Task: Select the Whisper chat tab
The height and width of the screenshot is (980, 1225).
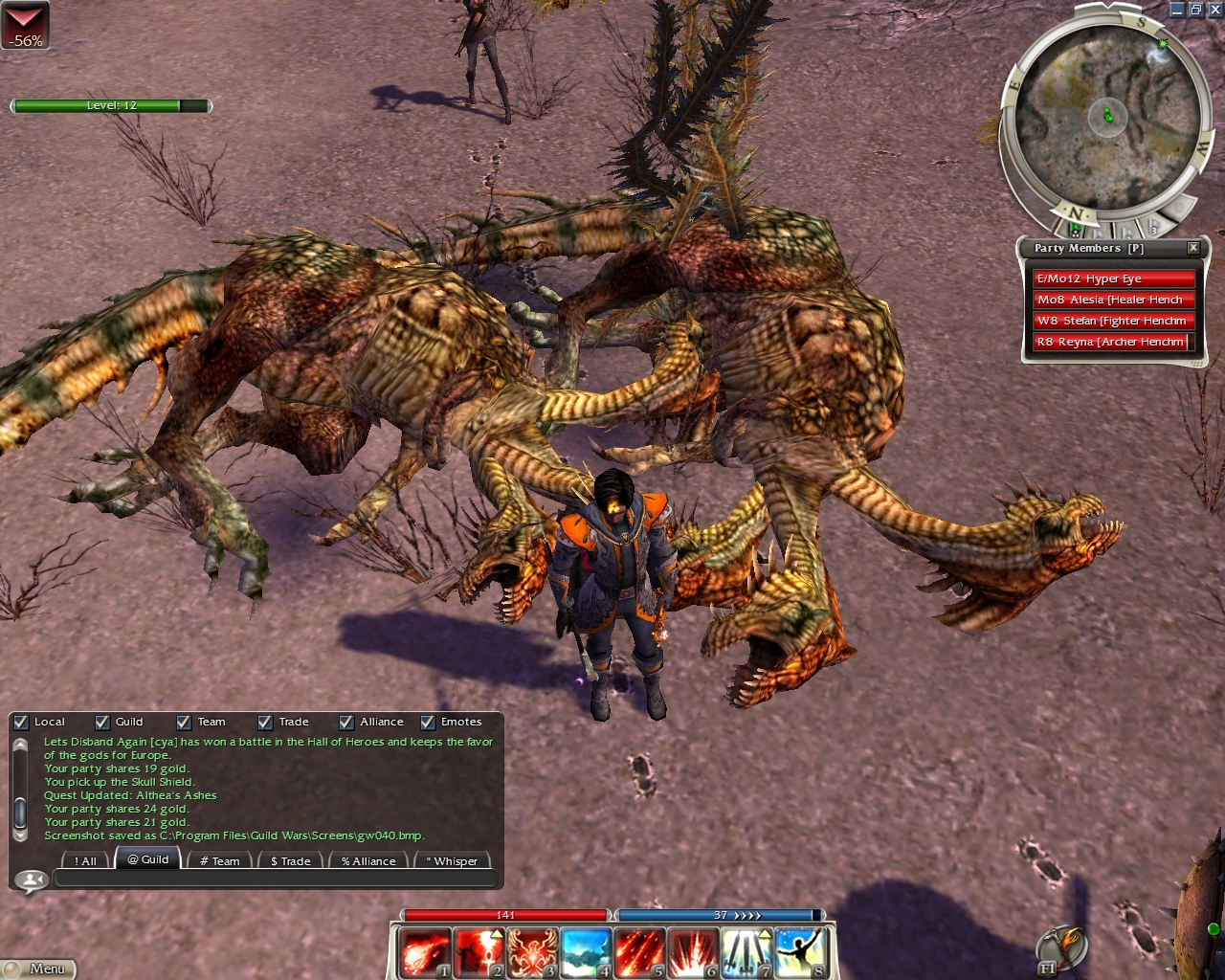Action: pos(455,860)
